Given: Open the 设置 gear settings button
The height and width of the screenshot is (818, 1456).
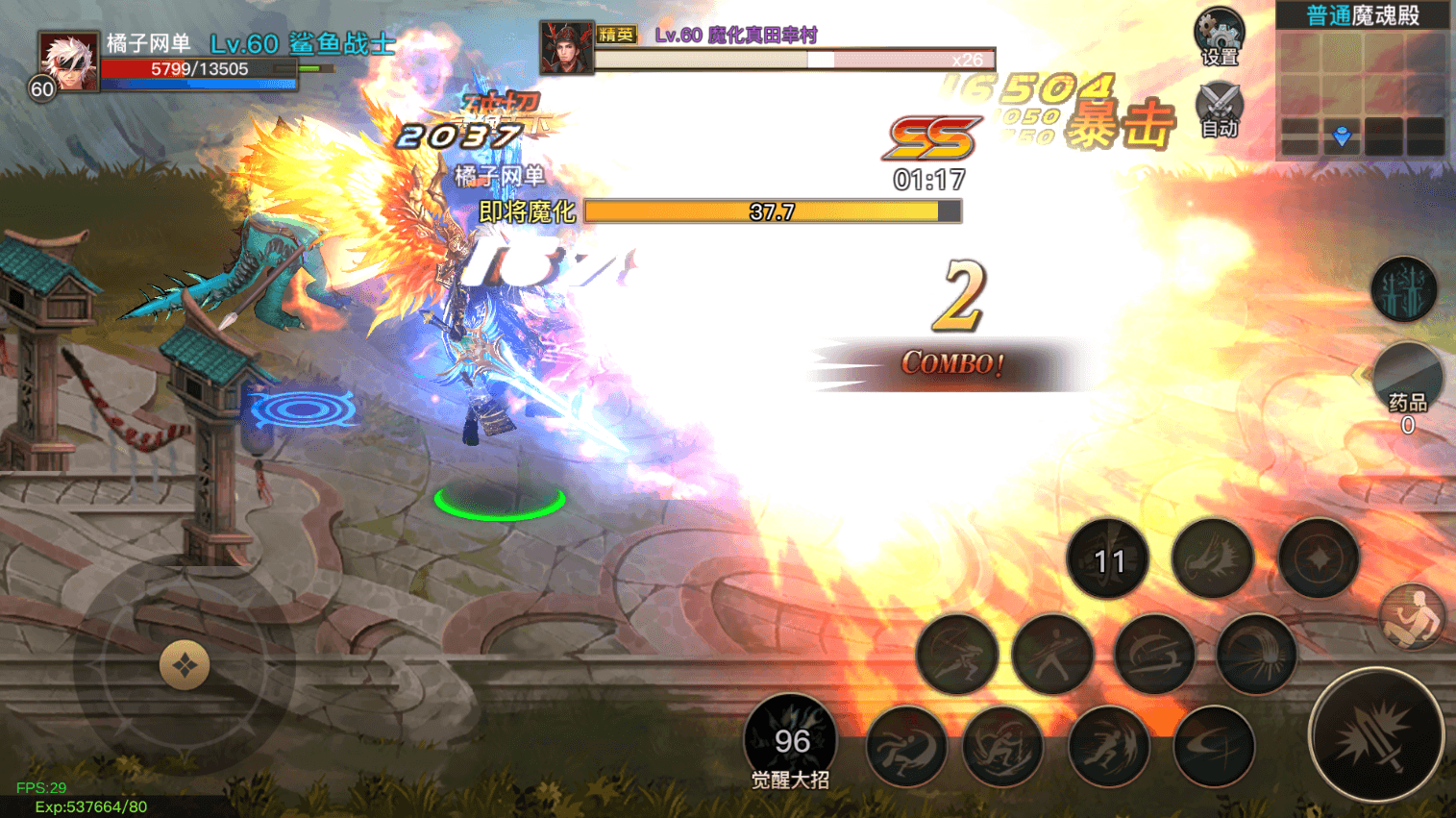Looking at the screenshot, I should click(x=1219, y=37).
